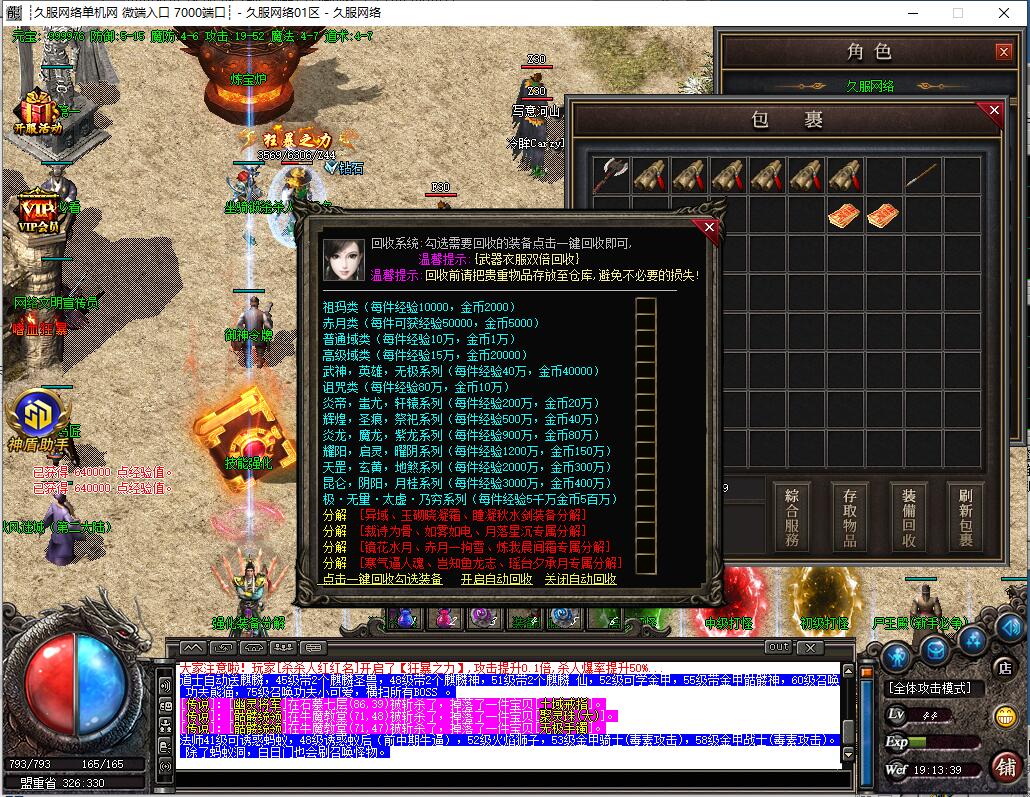
Task: Click the 铺 shop button
Action: point(1003,764)
